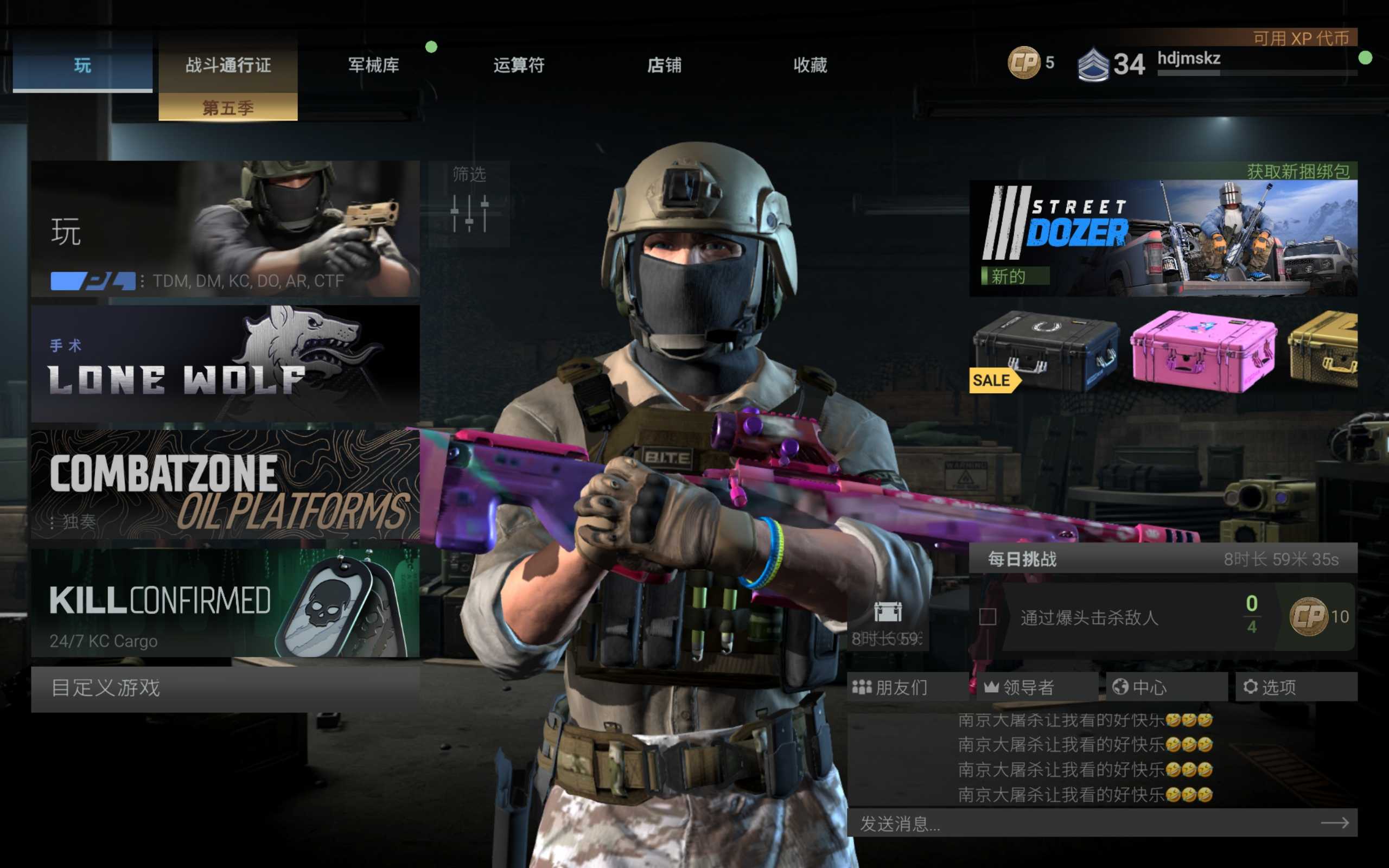Open the black SALE crate
1389x868 pixels.
tap(1046, 352)
